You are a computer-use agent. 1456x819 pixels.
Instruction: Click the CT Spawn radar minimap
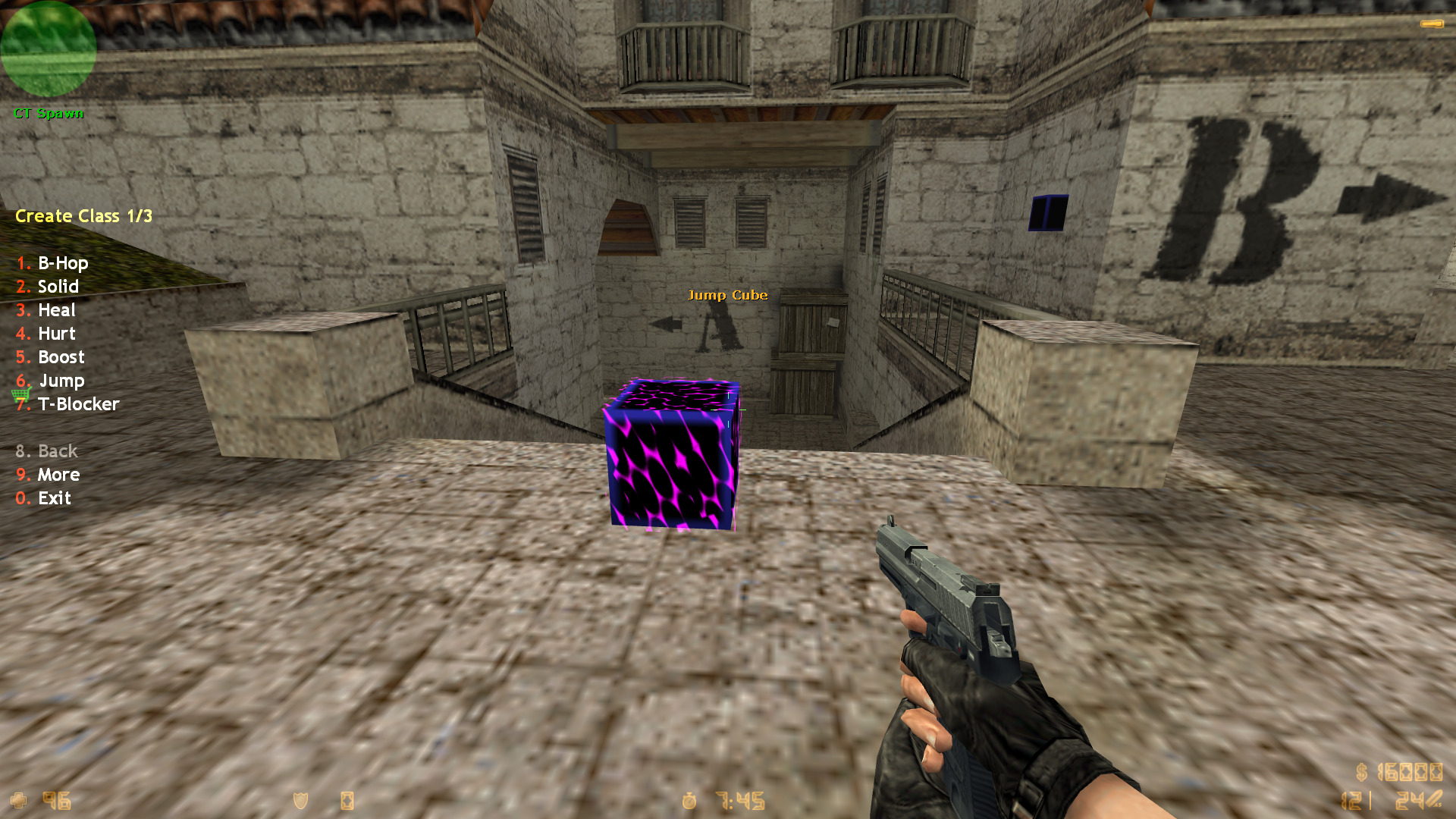coord(49,49)
